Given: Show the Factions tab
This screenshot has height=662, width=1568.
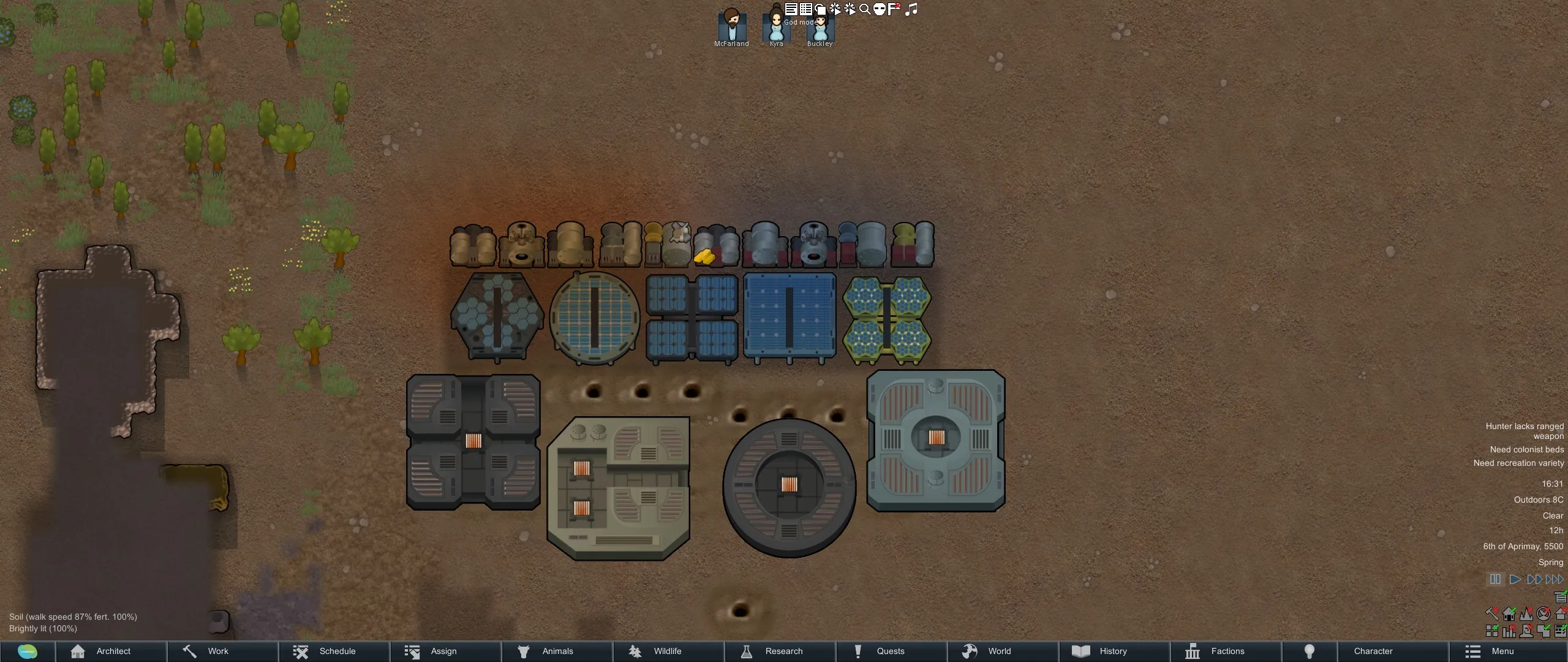Looking at the screenshot, I should (x=1226, y=651).
